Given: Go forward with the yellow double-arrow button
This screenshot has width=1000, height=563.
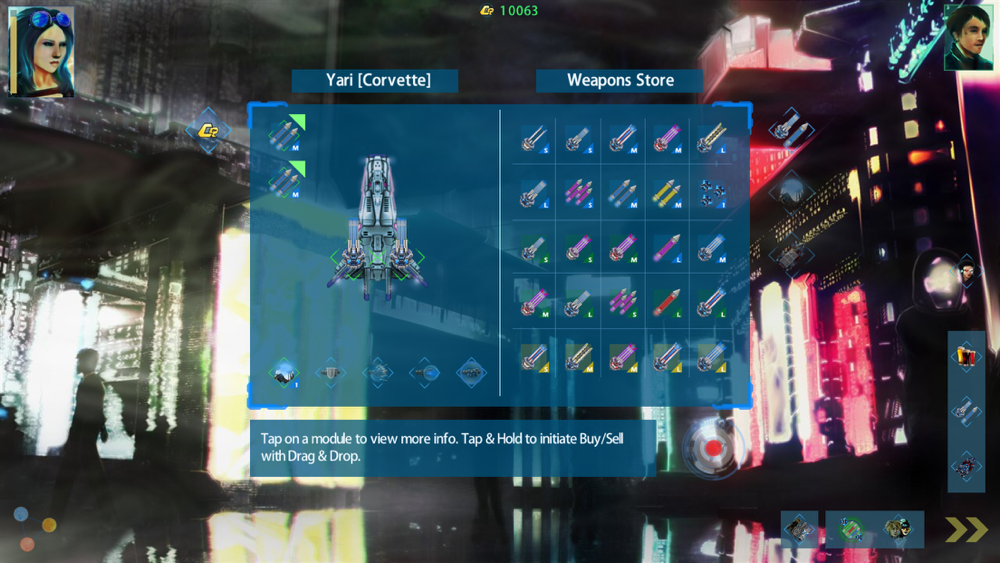Looking at the screenshot, I should pyautogui.click(x=967, y=529).
